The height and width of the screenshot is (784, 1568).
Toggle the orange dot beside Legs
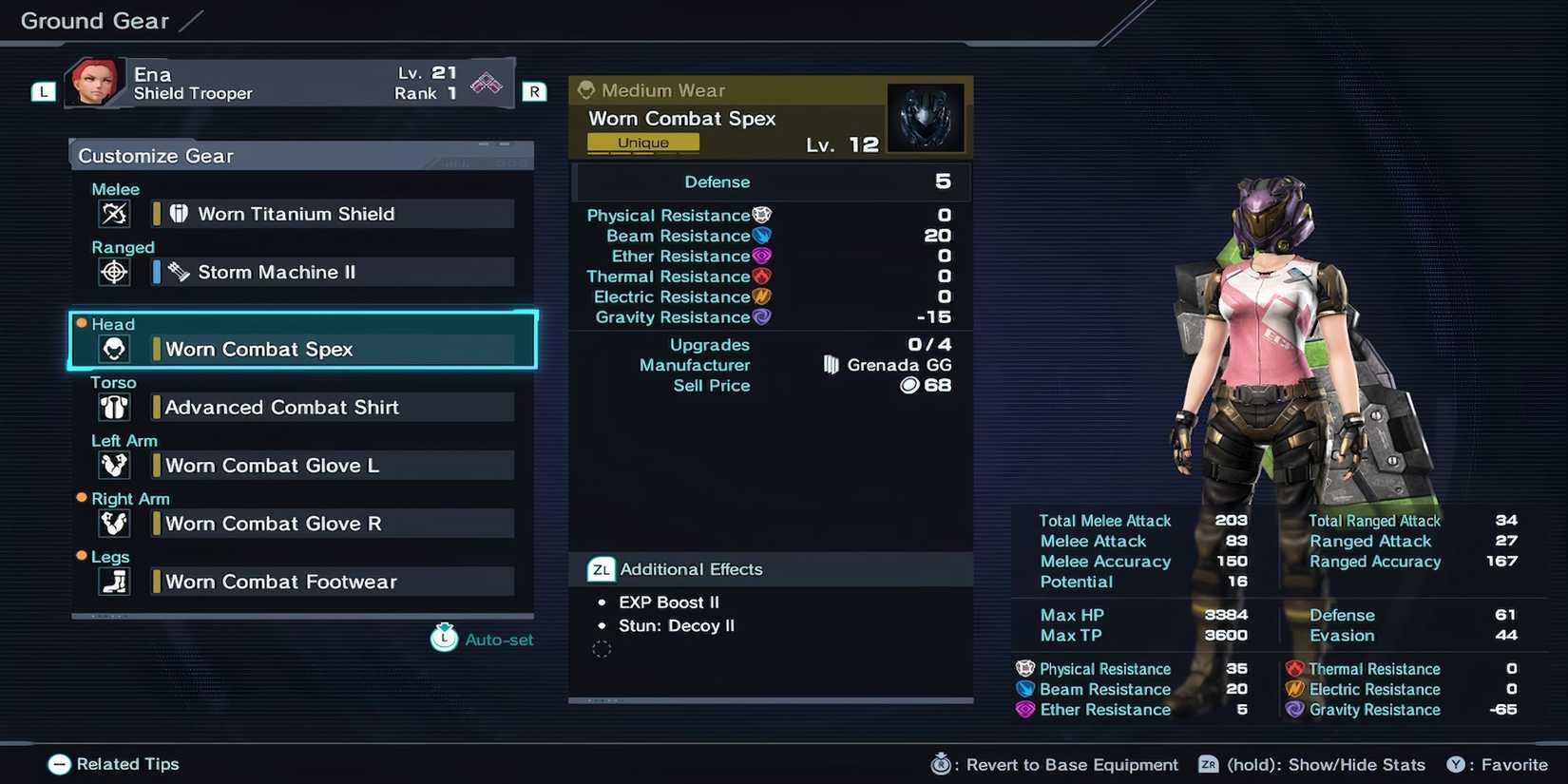pos(82,556)
